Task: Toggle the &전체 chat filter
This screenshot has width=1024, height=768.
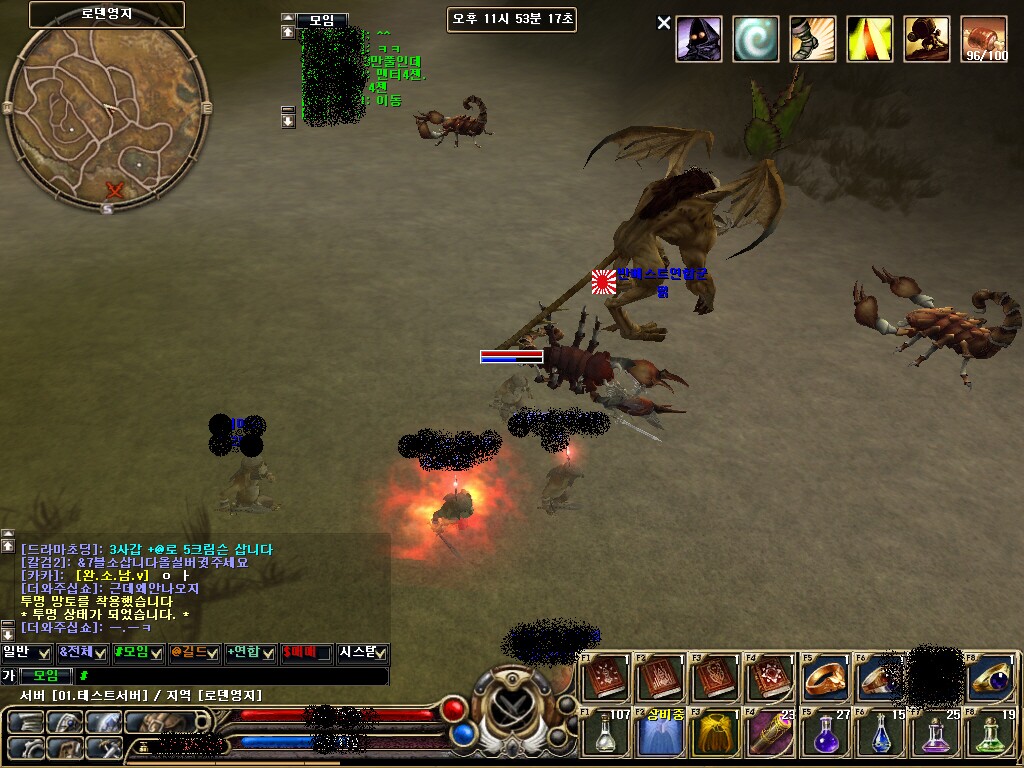Action: (x=83, y=653)
